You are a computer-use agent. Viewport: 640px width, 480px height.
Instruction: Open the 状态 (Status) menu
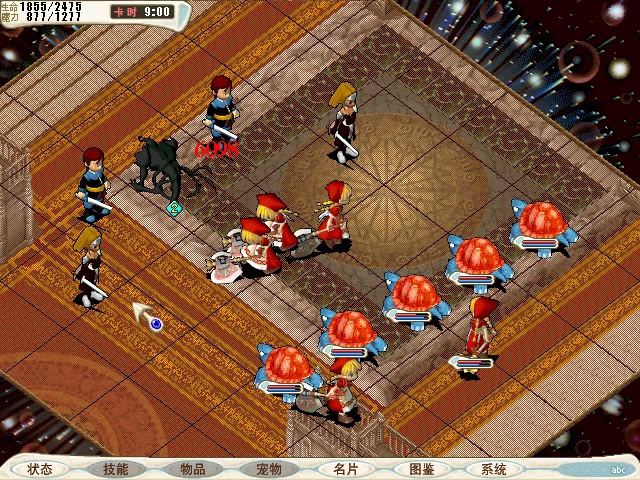[41, 469]
